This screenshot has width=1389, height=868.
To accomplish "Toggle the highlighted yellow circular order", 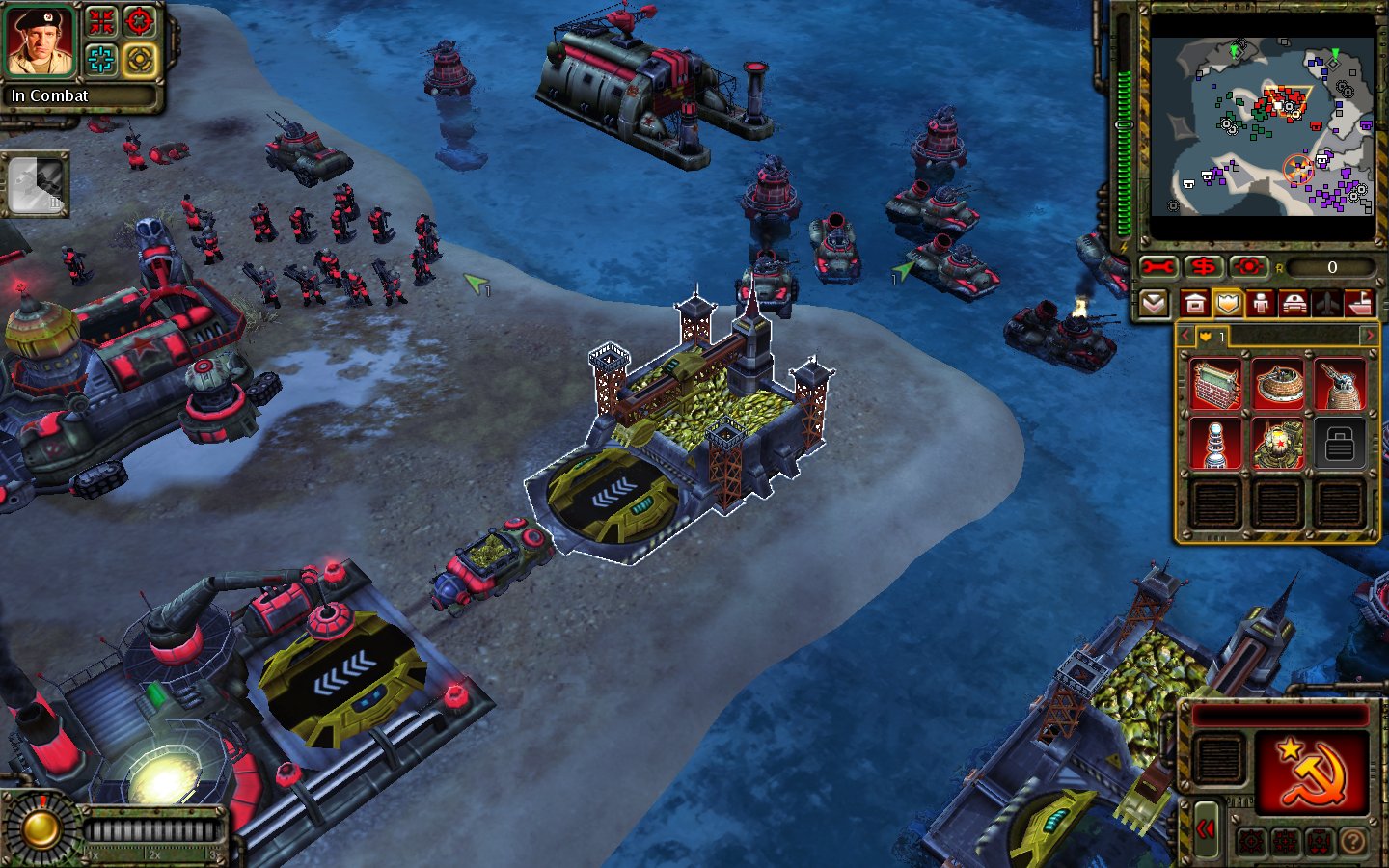I will (x=141, y=60).
